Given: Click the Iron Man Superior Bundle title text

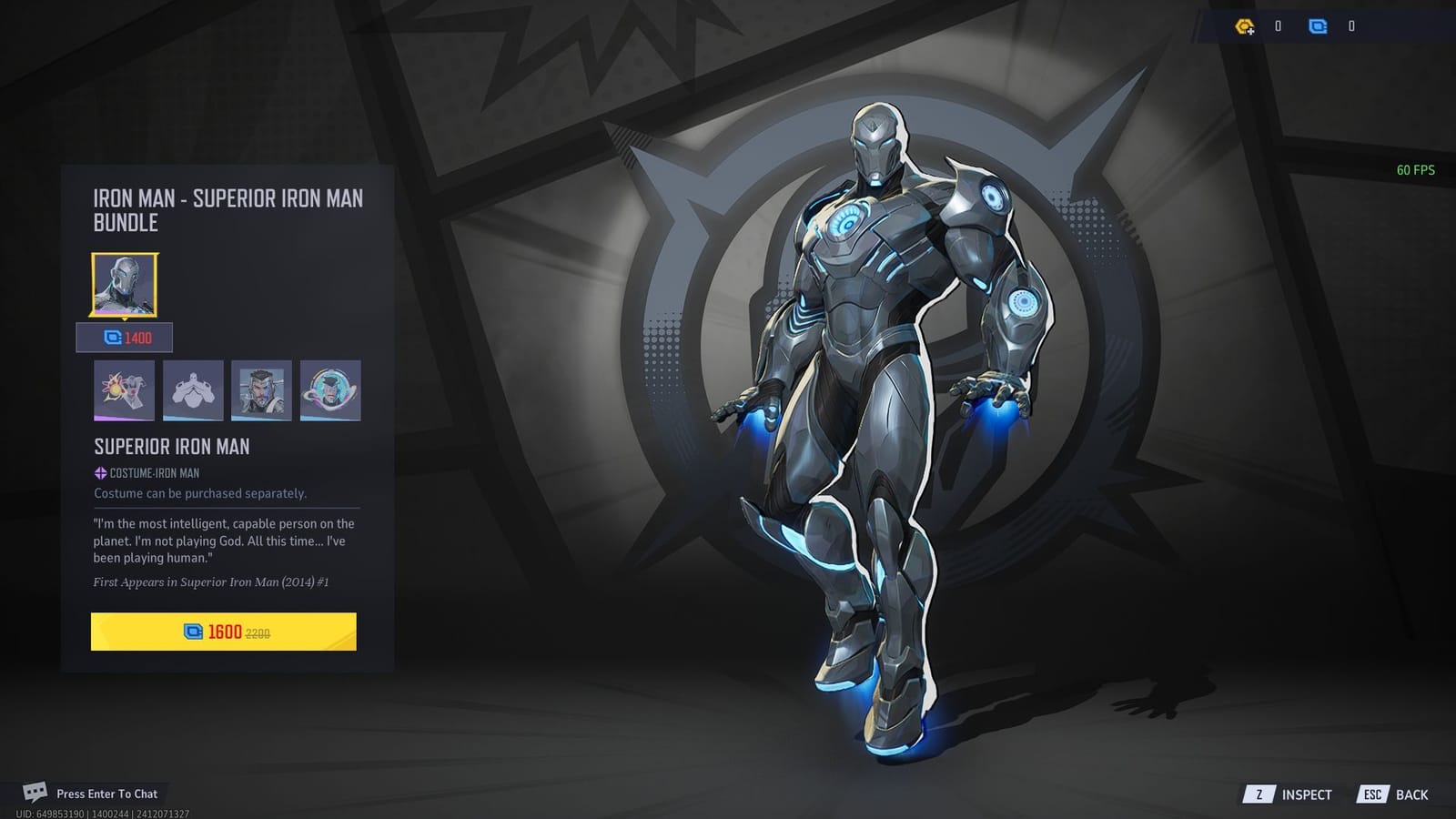Looking at the screenshot, I should [x=227, y=209].
